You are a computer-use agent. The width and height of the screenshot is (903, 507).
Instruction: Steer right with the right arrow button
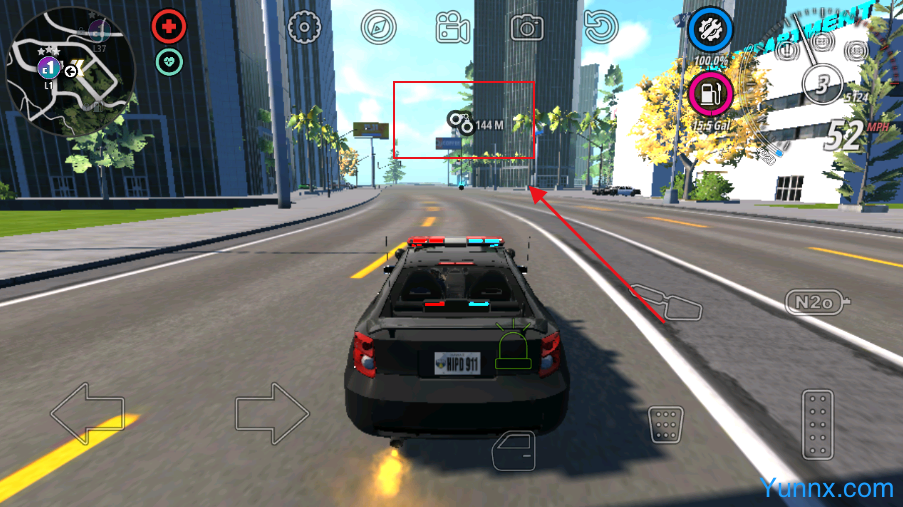(x=272, y=413)
